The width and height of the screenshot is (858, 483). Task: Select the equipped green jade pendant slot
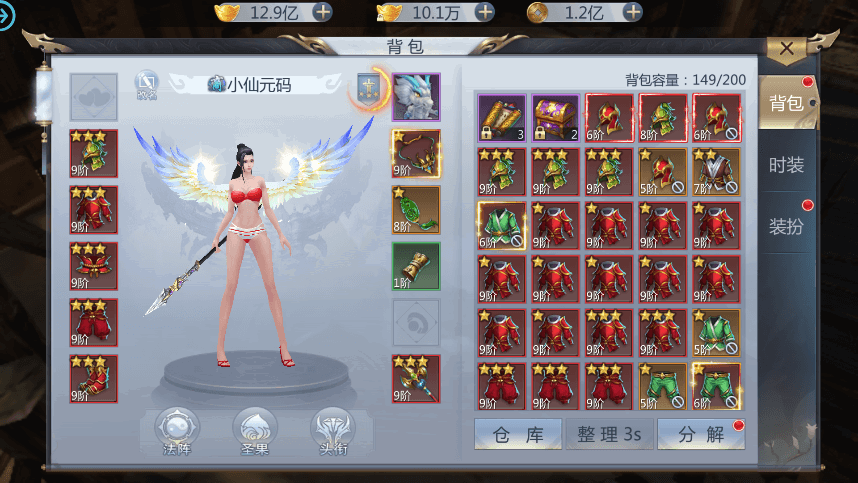(415, 210)
